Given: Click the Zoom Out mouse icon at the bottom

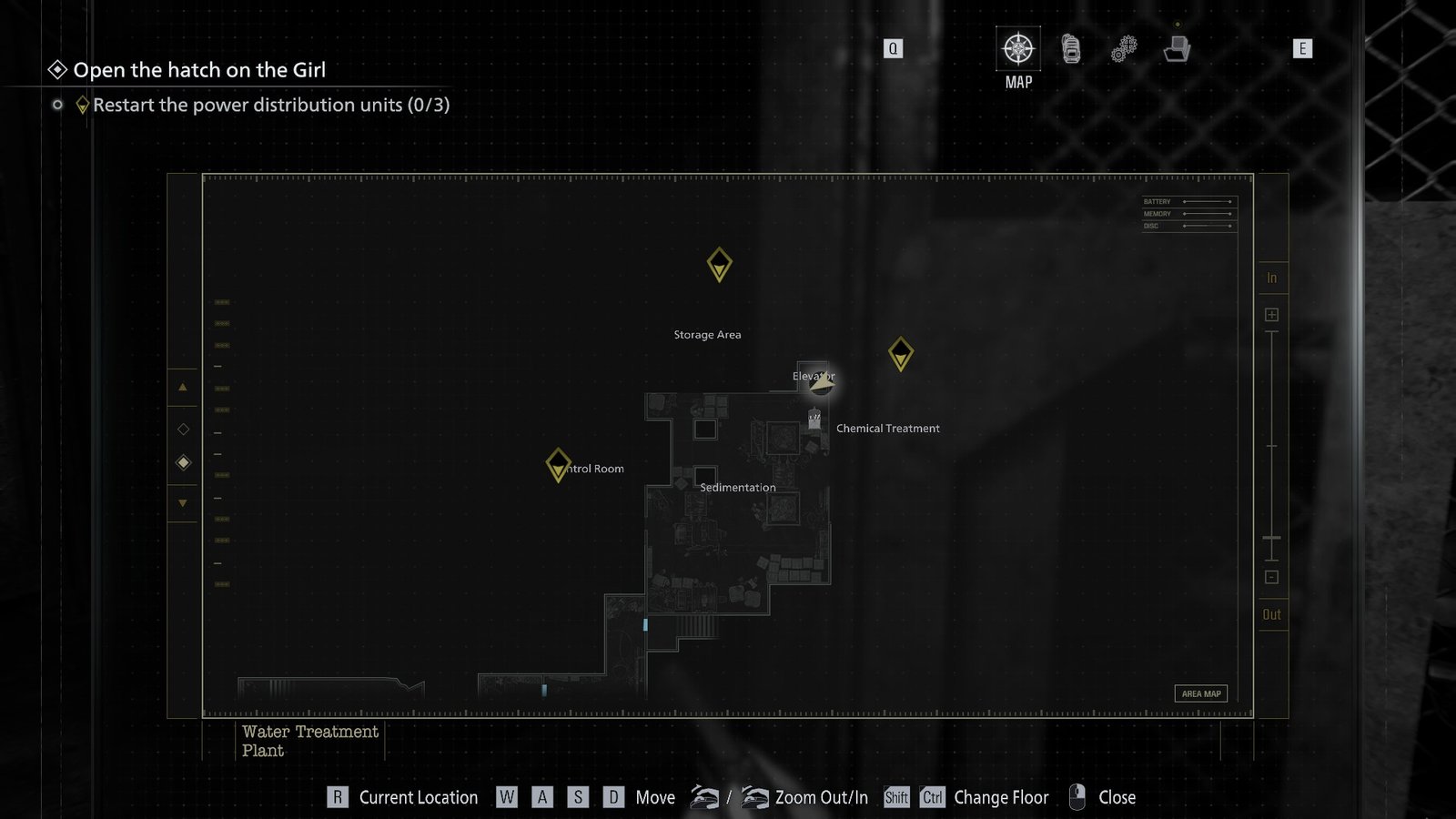Looking at the screenshot, I should click(x=705, y=796).
